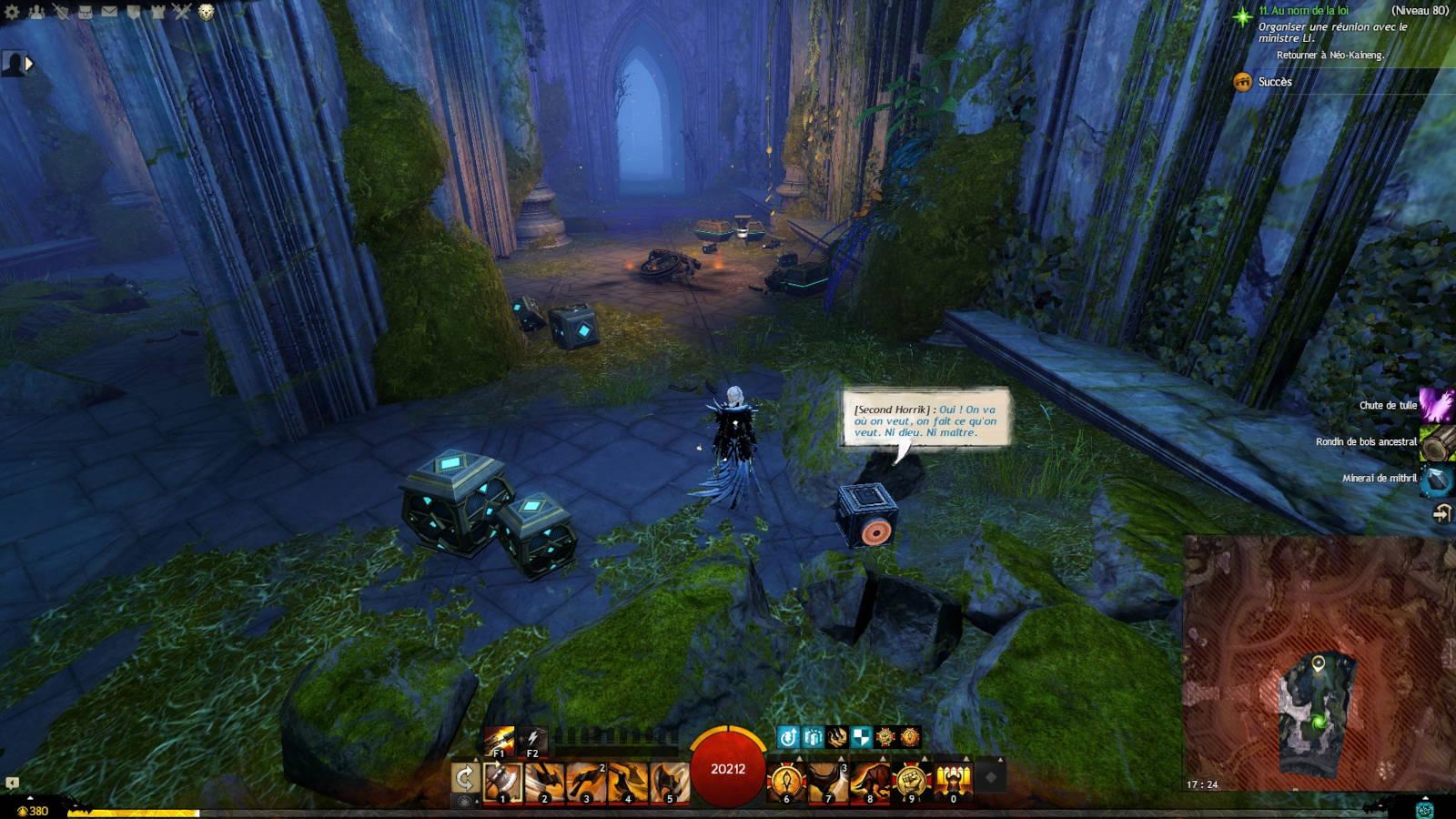Image resolution: width=1456 pixels, height=819 pixels.
Task: Open the inventory bag icon
Action: (x=85, y=12)
